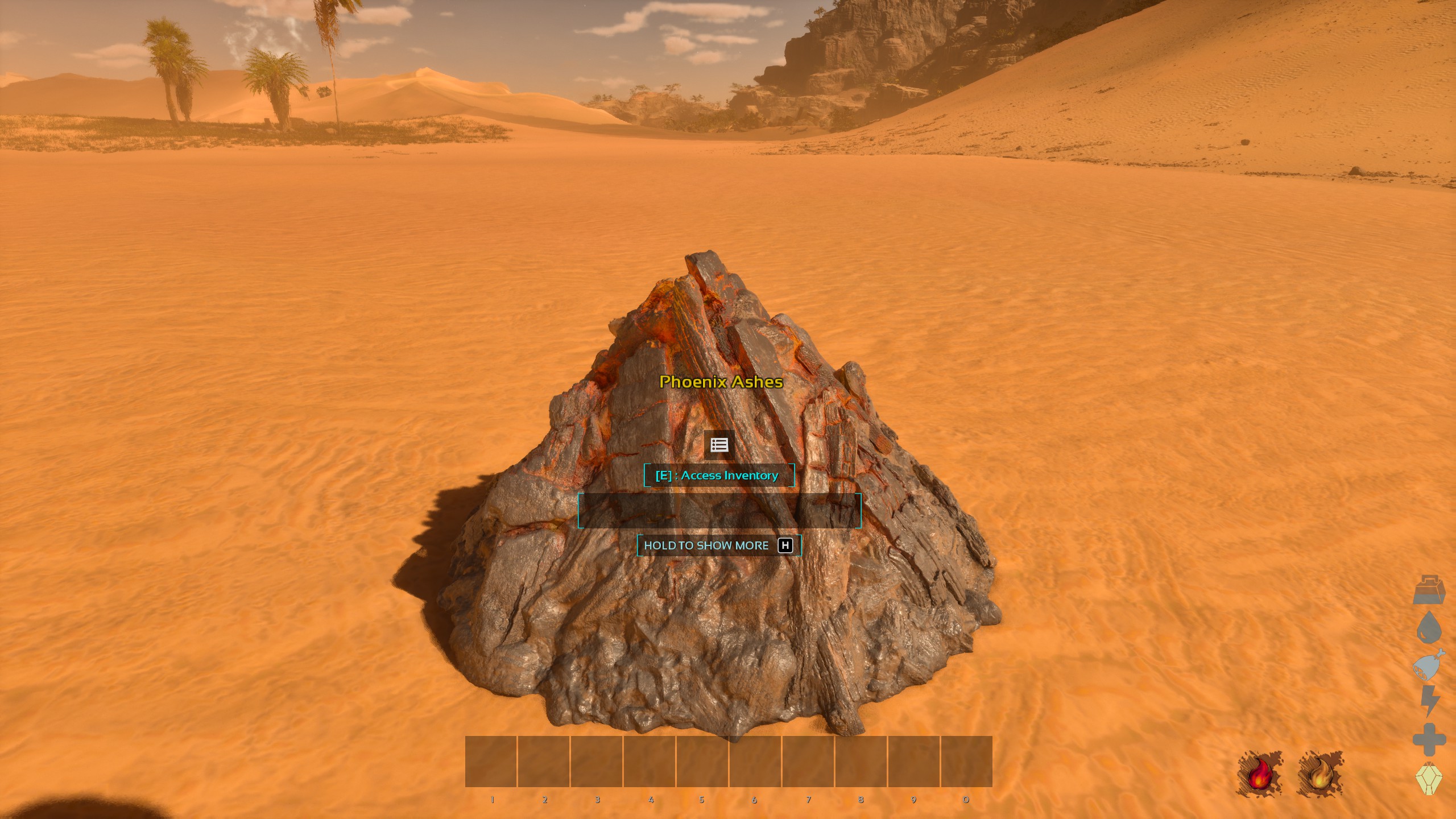Image resolution: width=1456 pixels, height=819 pixels.
Task: Open the options list icon above Access Inventory
Action: (719, 445)
